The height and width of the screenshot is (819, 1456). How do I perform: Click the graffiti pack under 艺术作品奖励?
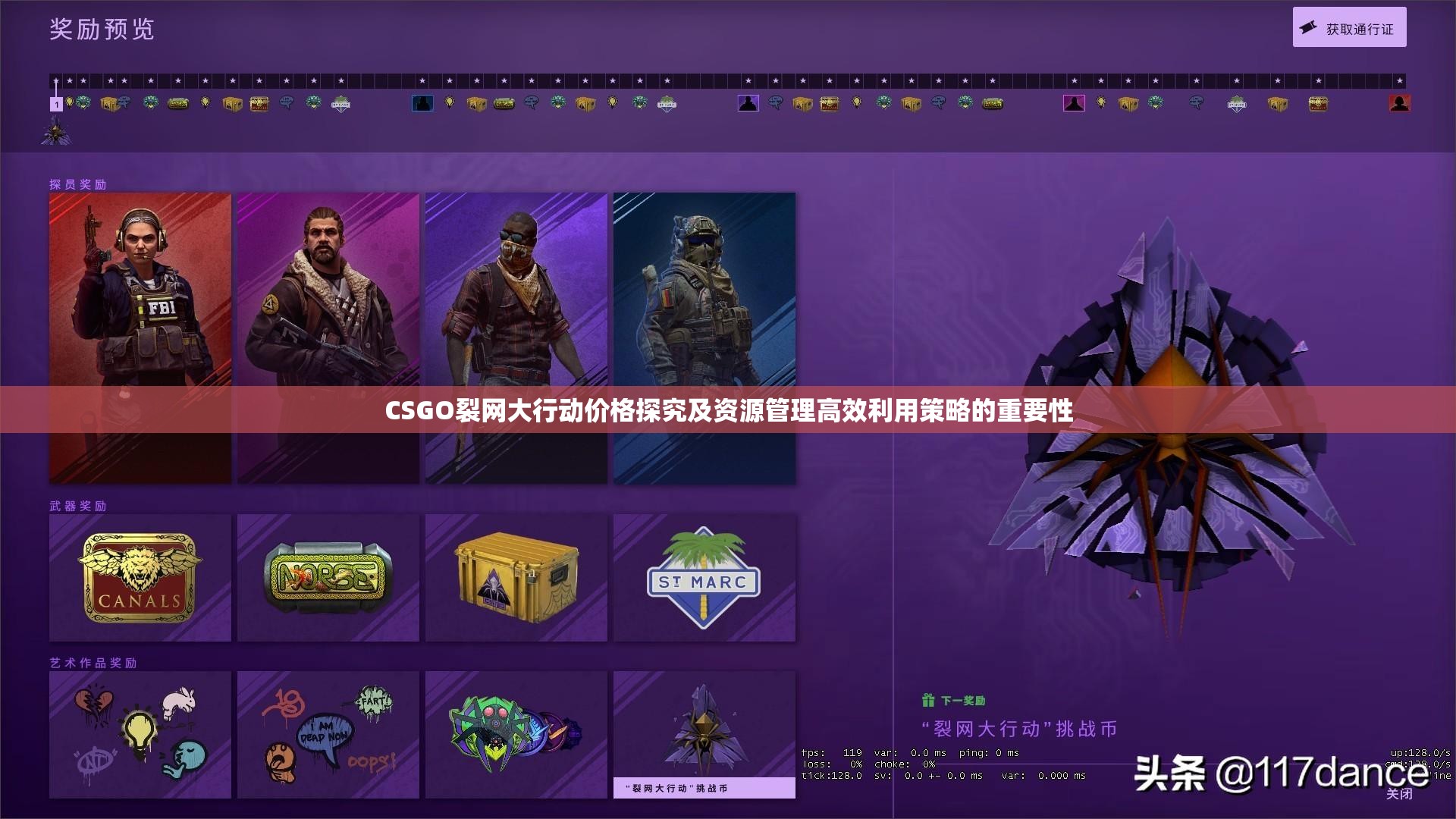click(140, 732)
